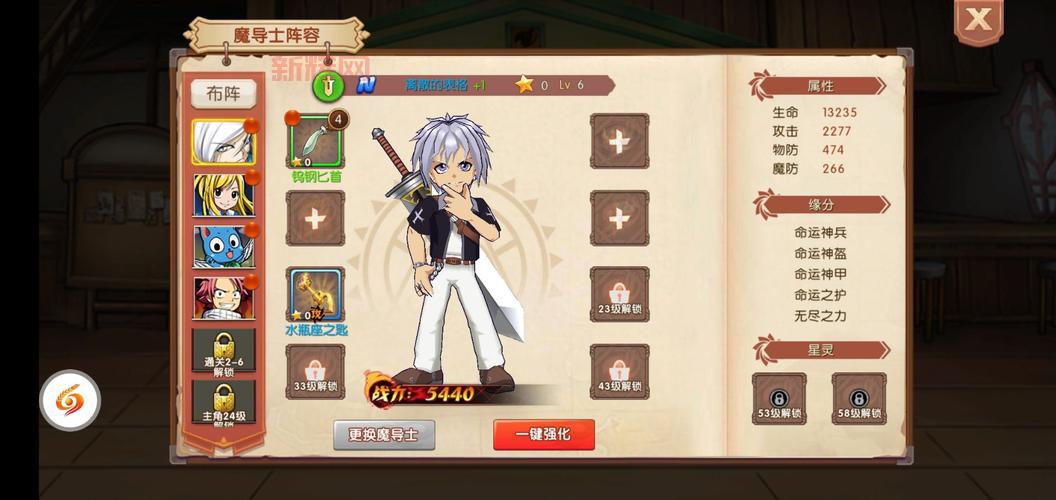Click the green sword badge icon
Image resolution: width=1056 pixels, height=500 pixels.
328,85
